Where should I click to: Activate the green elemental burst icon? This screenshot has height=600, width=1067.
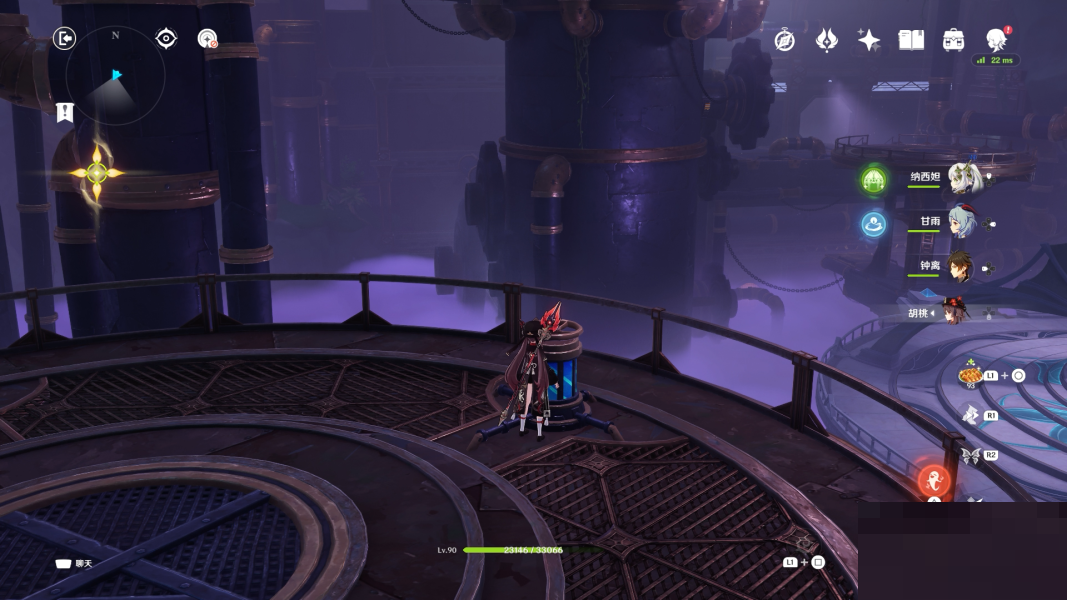[874, 180]
